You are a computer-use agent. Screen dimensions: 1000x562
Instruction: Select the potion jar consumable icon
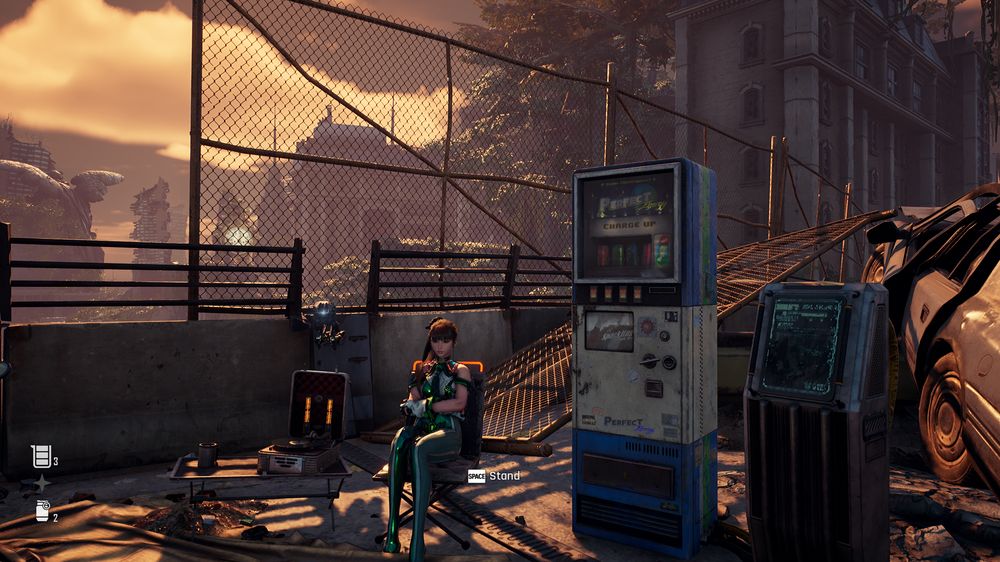click(x=42, y=511)
